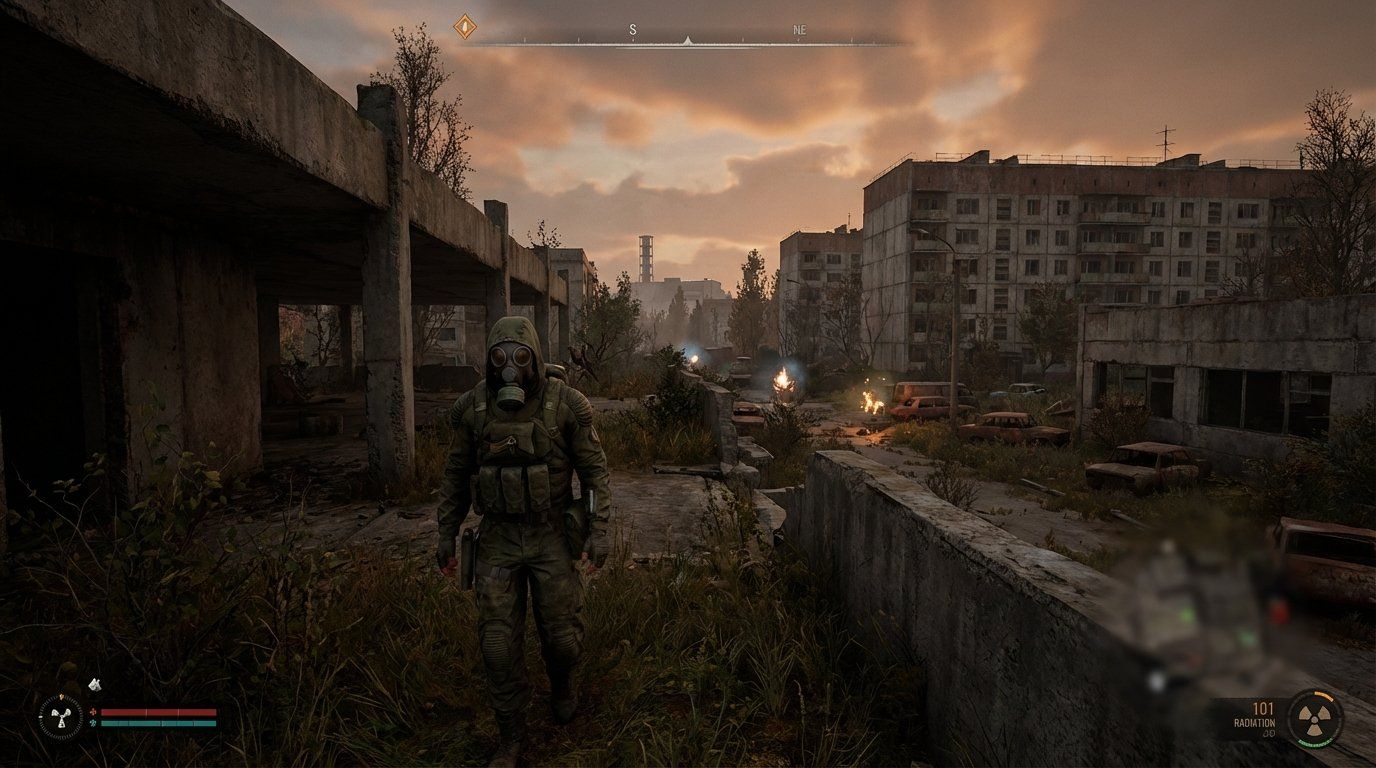The width and height of the screenshot is (1376, 768).
Task: Click the orange segment of the radiation gauge
Action: click(1323, 696)
